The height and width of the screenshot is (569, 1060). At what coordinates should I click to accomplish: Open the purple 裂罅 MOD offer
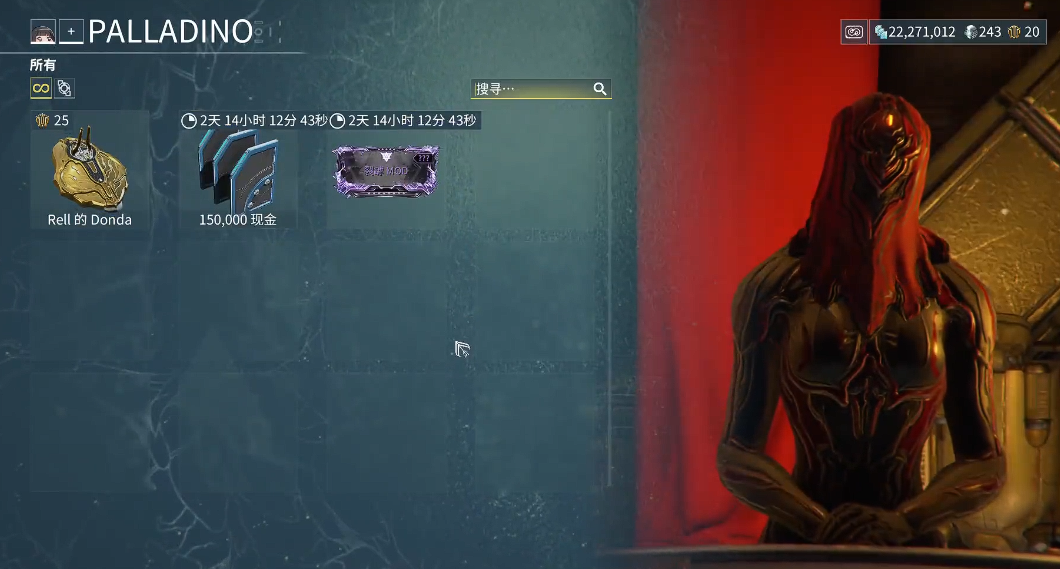pos(386,171)
